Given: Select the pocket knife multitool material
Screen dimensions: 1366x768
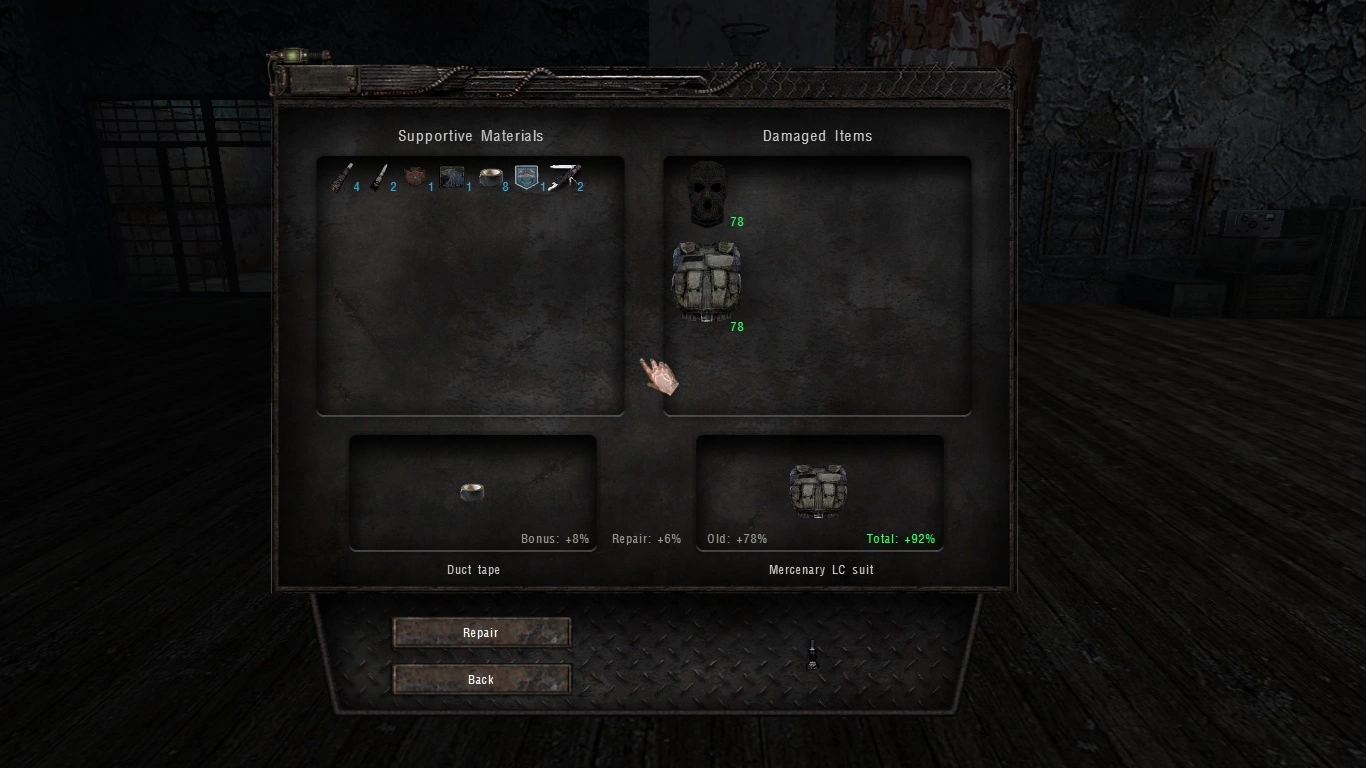Looking at the screenshot, I should (564, 178).
